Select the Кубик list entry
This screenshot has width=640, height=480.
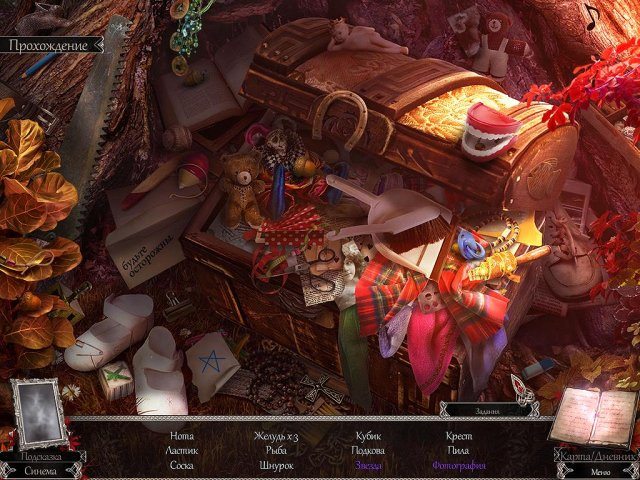pyautogui.click(x=369, y=436)
